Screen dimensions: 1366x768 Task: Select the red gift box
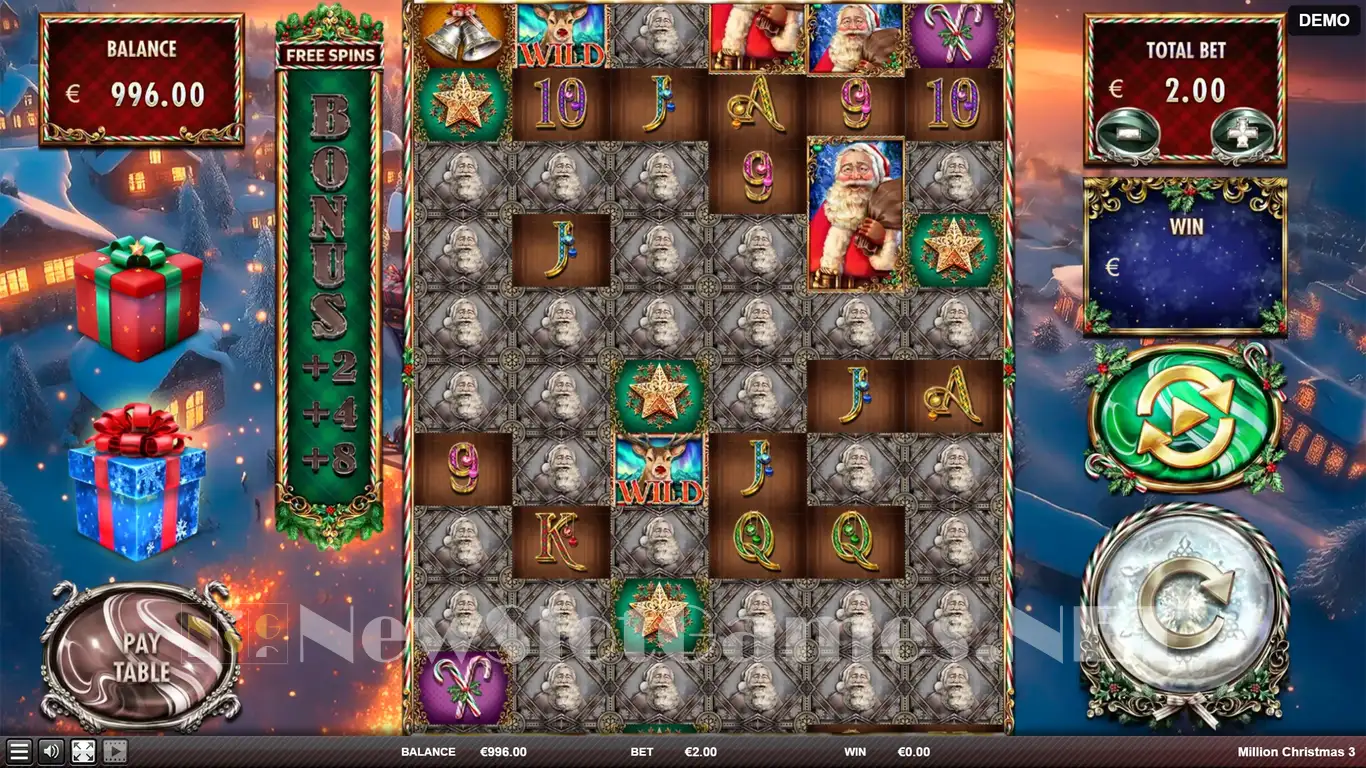tap(138, 299)
